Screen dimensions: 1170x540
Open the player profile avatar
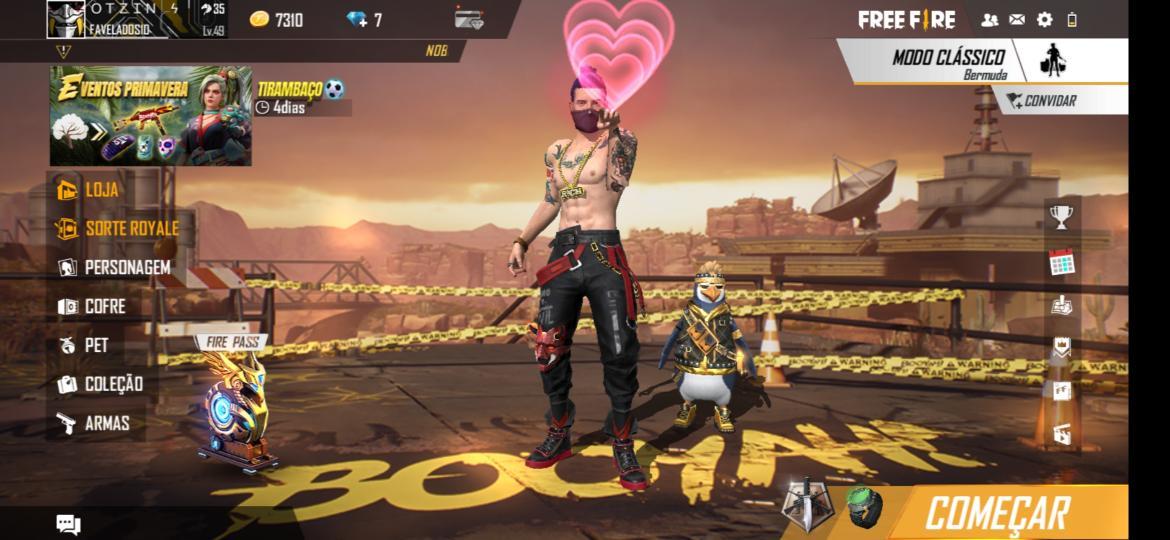66,19
